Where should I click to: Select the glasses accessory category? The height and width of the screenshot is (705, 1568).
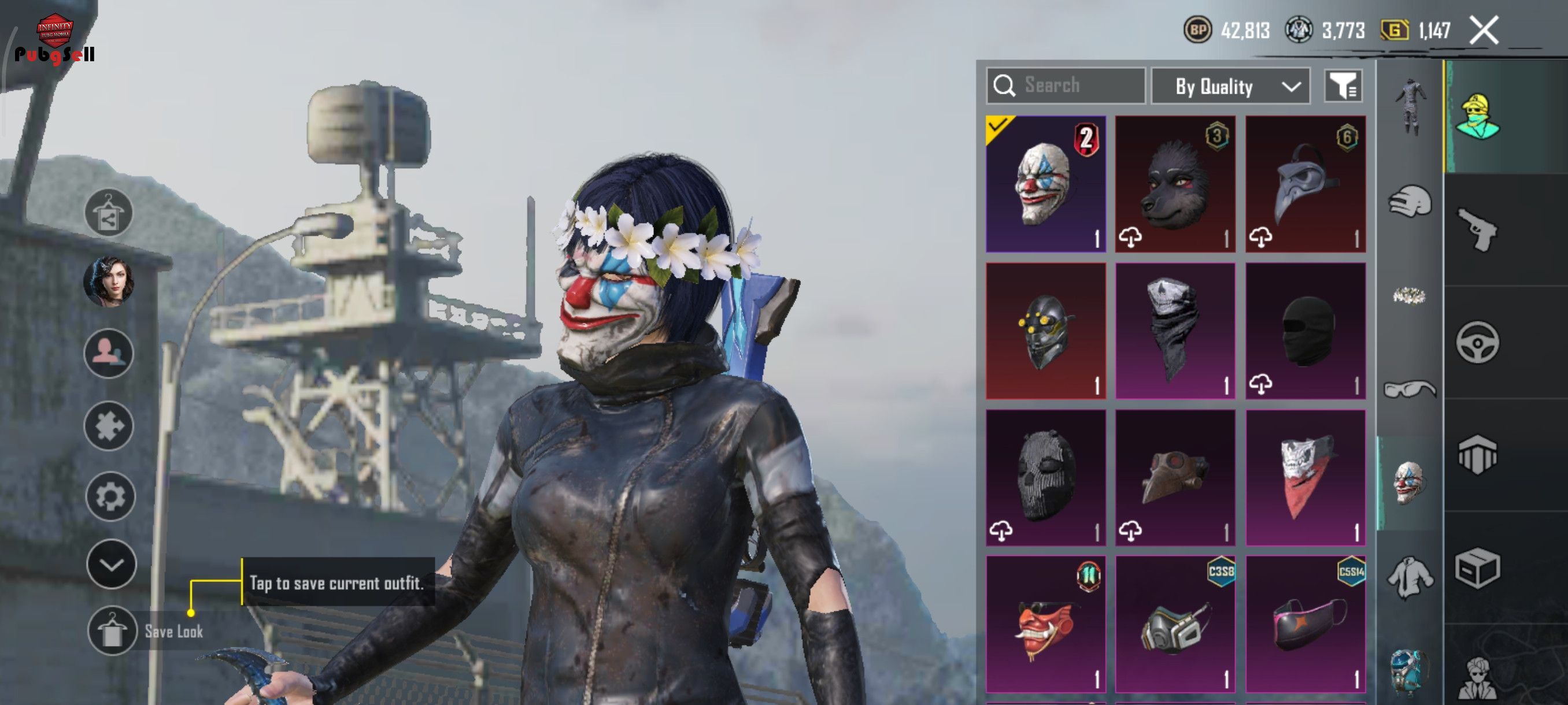1408,389
